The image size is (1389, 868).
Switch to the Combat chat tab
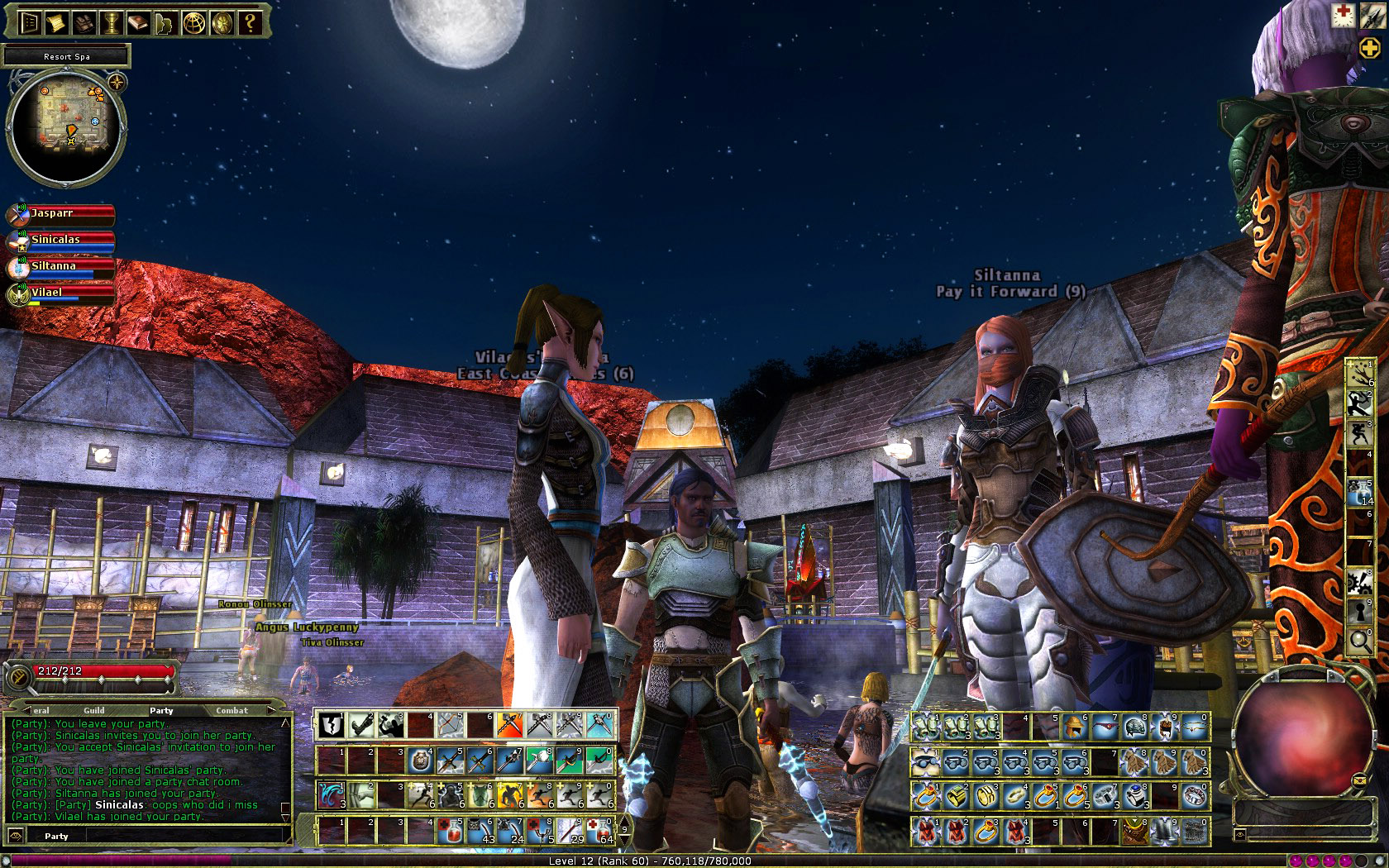pos(231,710)
